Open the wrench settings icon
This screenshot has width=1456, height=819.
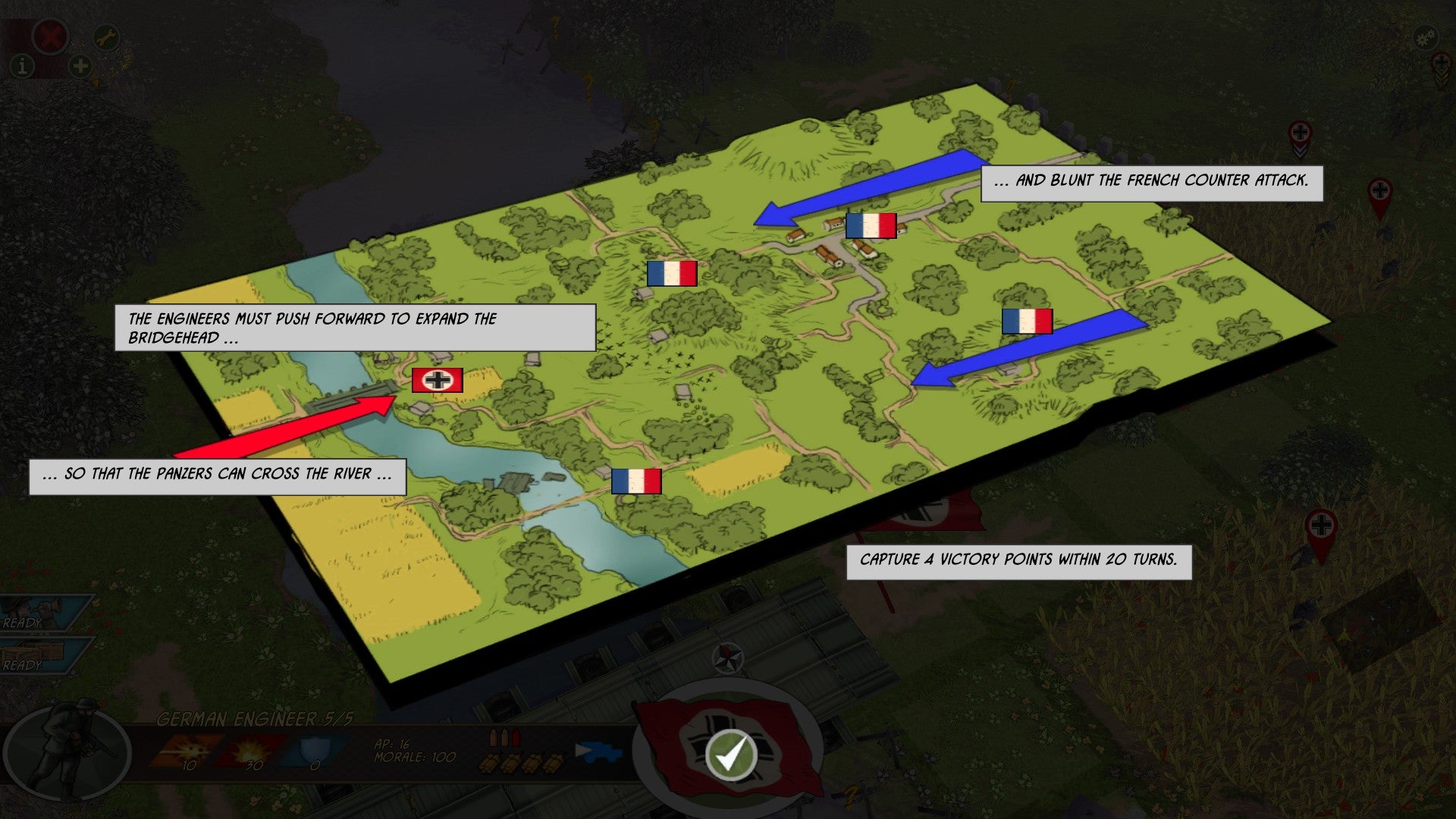(106, 36)
